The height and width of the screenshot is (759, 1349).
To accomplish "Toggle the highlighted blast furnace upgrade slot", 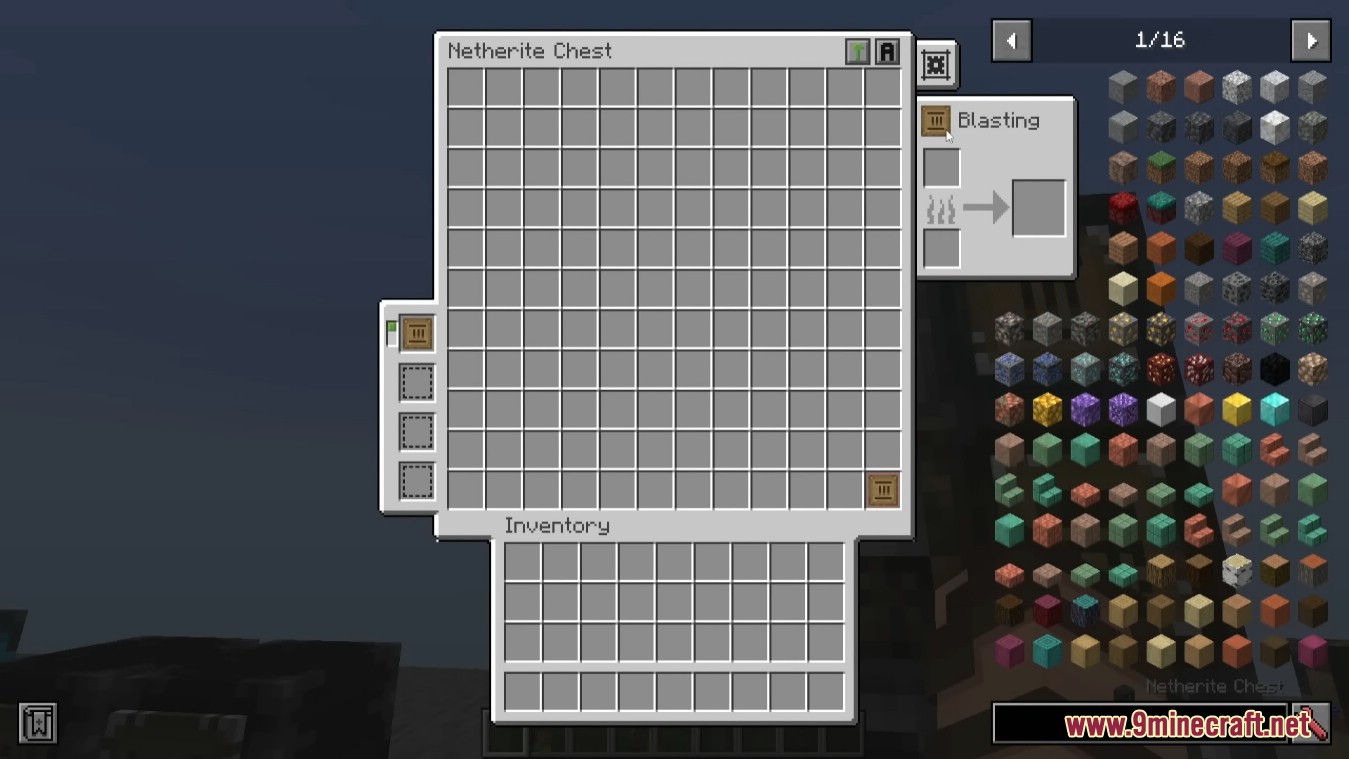I will (416, 333).
